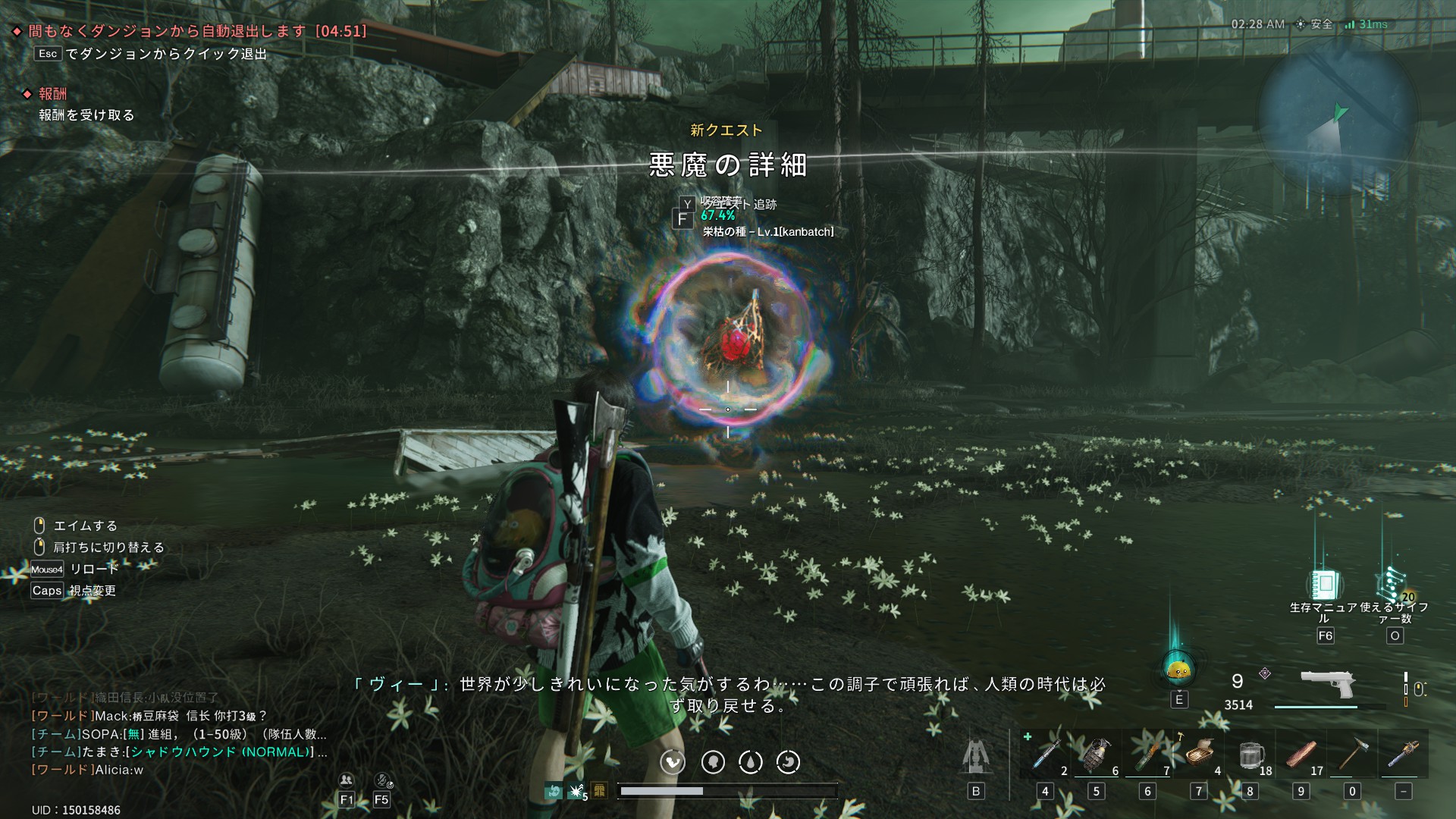Screen dimensions: 1456x819
Task: Use the canned sardines slot
Action: click(1199, 755)
